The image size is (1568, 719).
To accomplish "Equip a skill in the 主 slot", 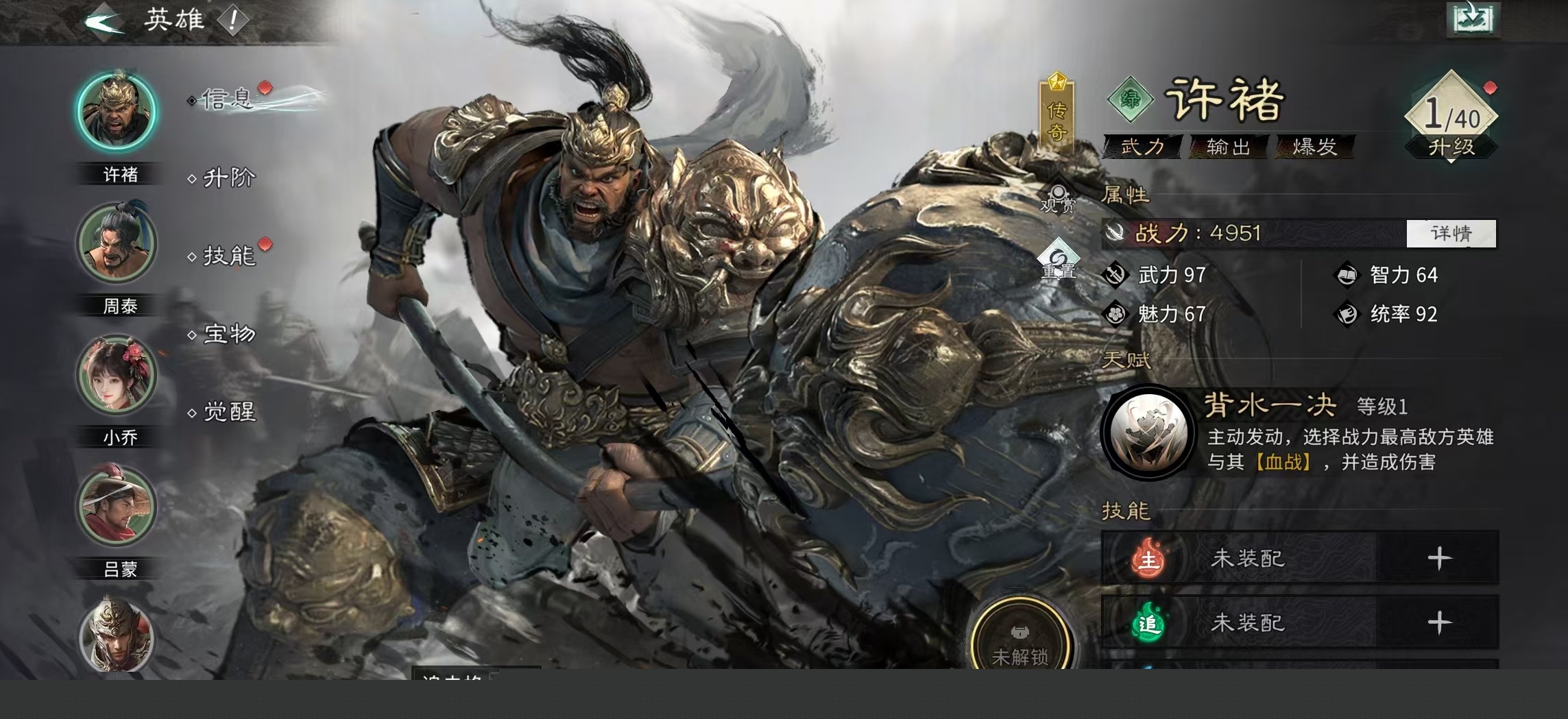I will pos(1438,559).
